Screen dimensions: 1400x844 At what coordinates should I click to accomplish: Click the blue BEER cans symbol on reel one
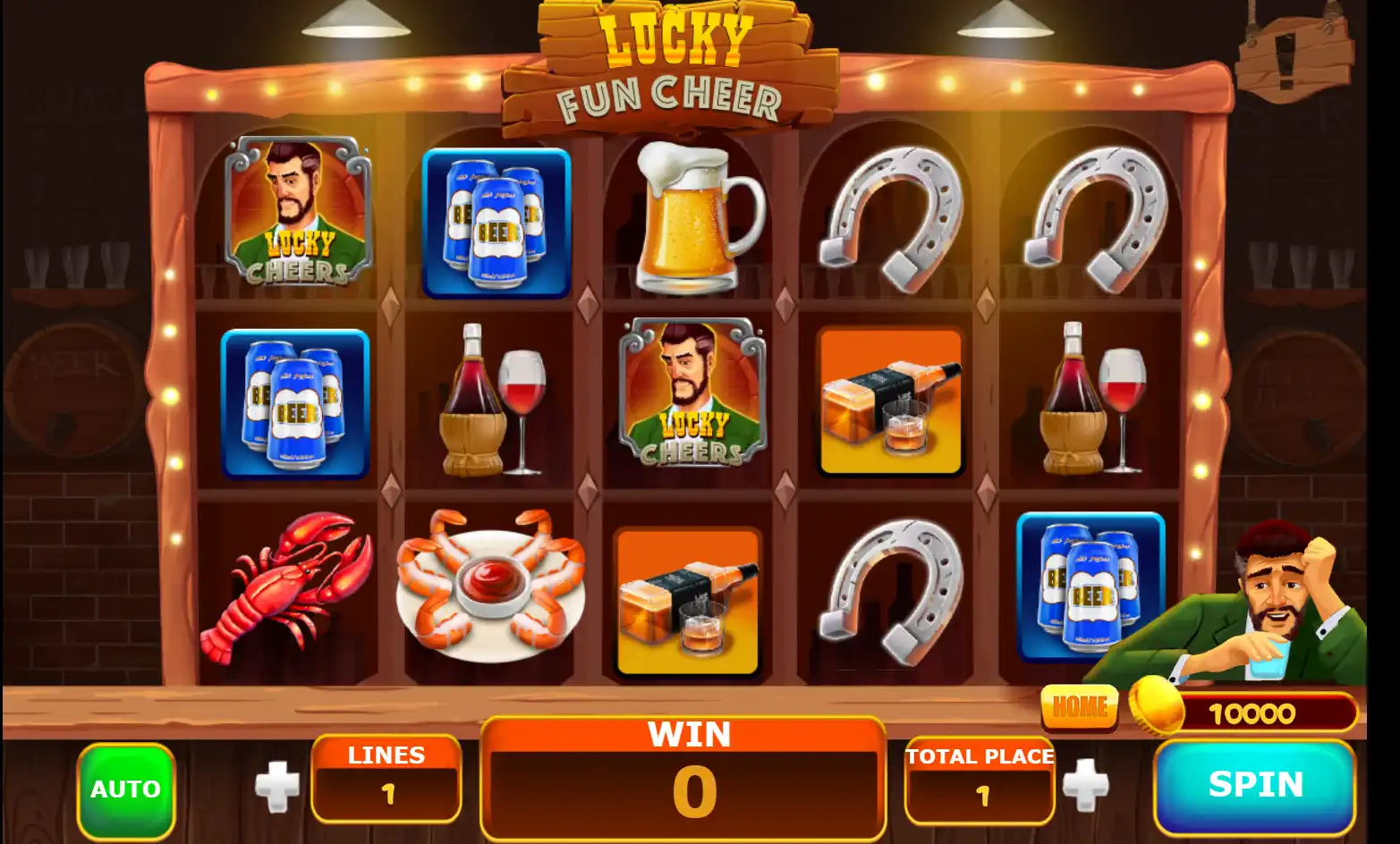[x=295, y=404]
